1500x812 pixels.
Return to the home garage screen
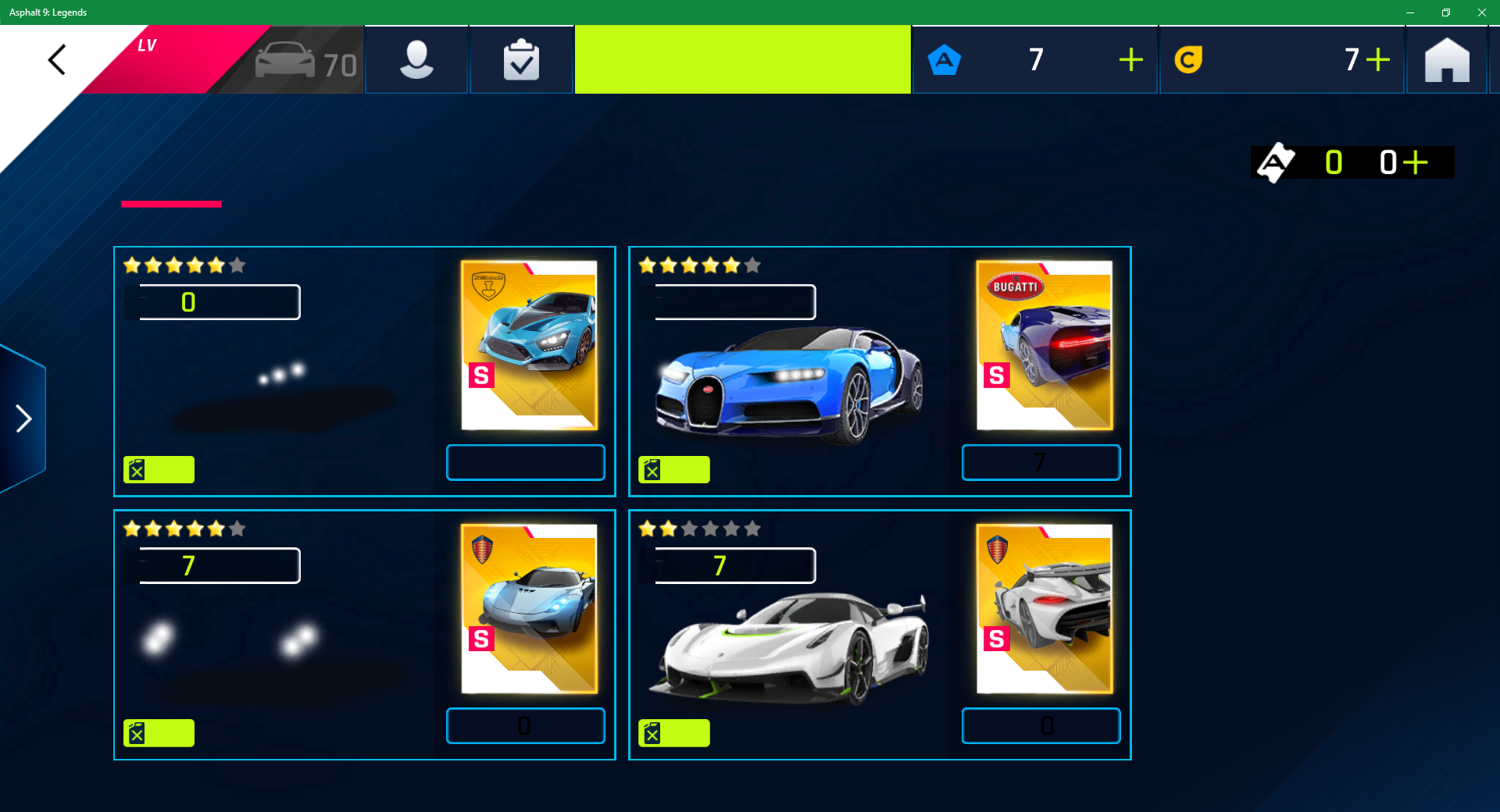(1446, 60)
